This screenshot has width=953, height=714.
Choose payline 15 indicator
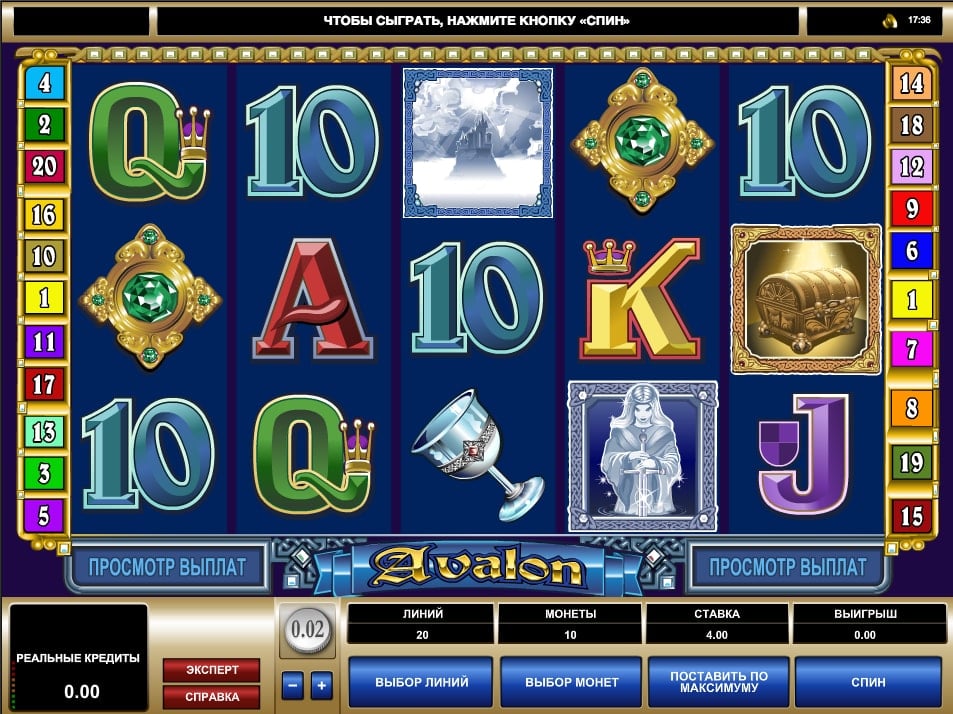point(911,516)
